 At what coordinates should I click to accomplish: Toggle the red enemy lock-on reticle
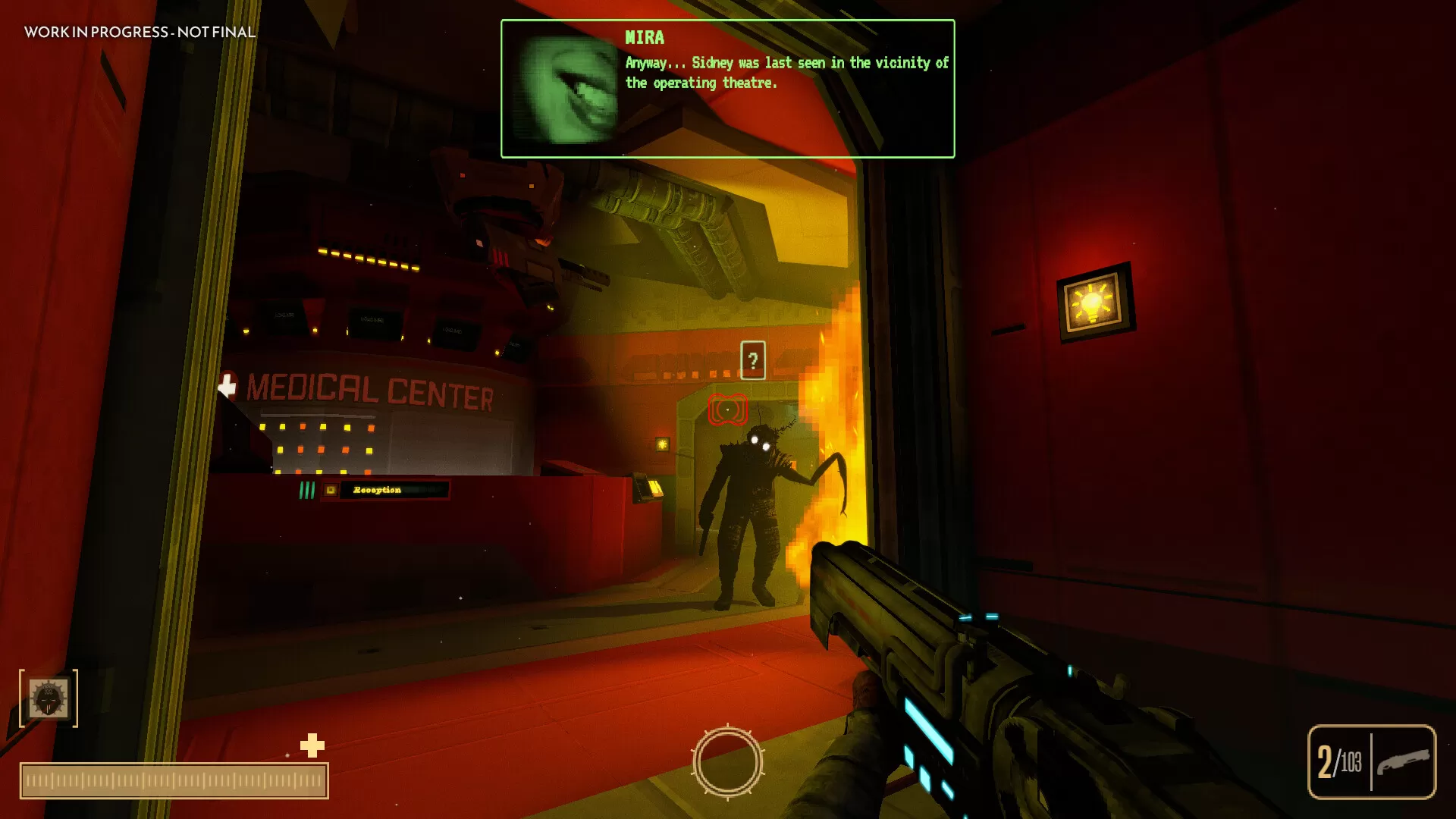coord(727,410)
